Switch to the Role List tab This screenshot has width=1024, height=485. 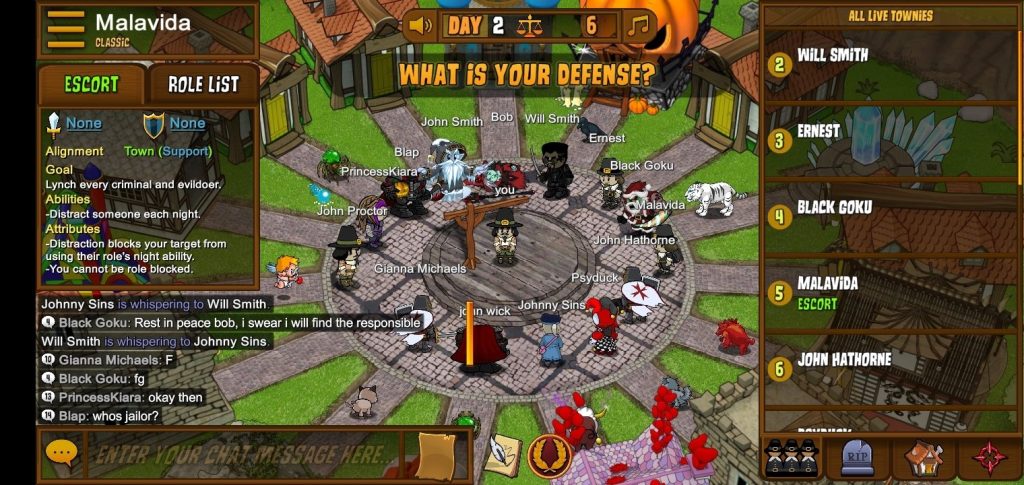(203, 85)
